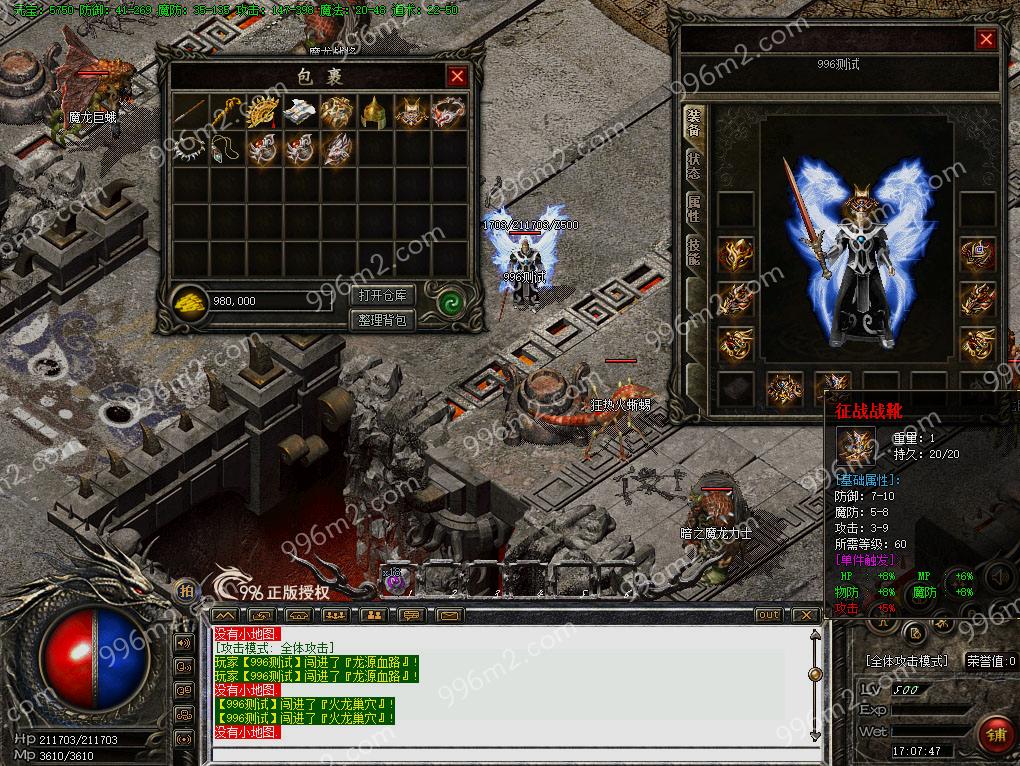Select the gem pendant necklace item
The image size is (1020, 766).
point(225,149)
